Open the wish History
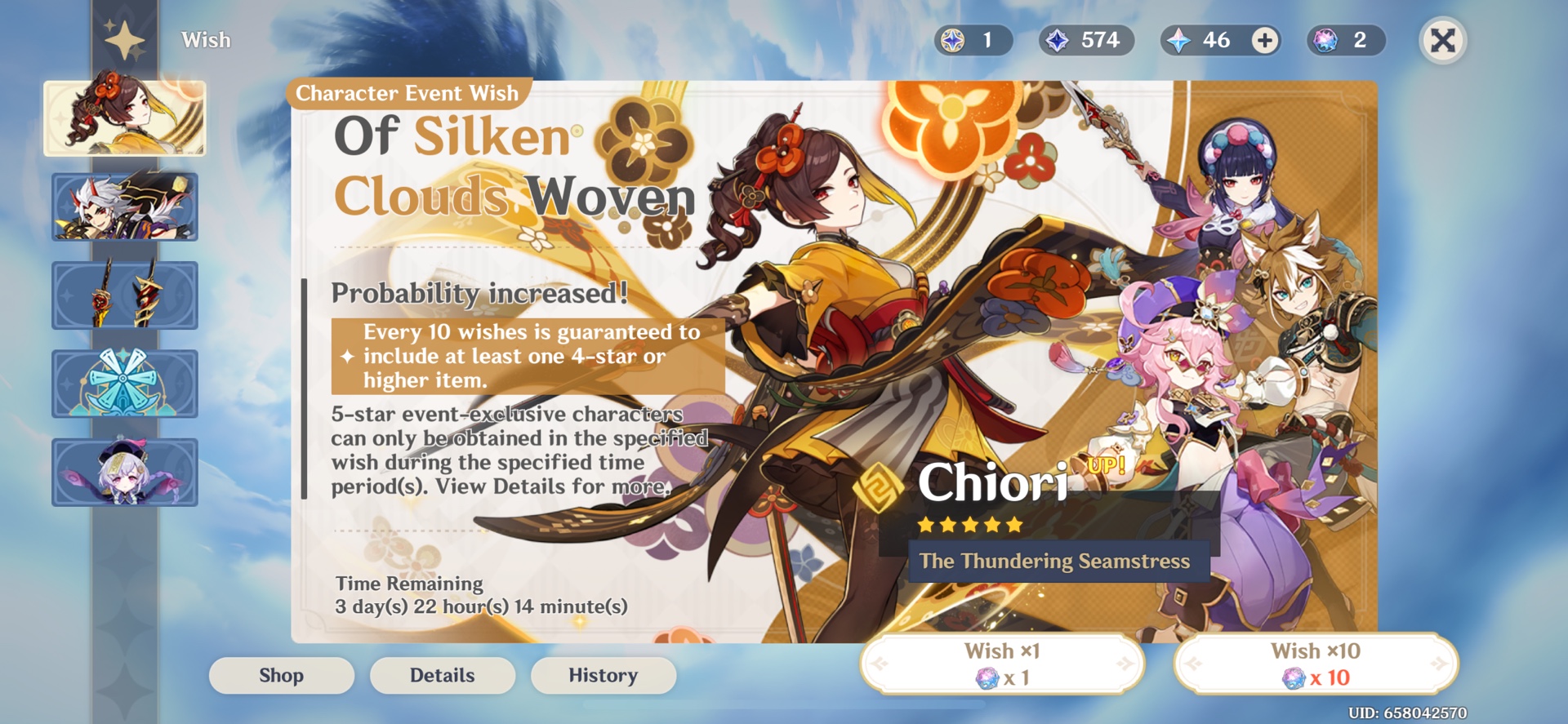The height and width of the screenshot is (724, 1568). 603,675
